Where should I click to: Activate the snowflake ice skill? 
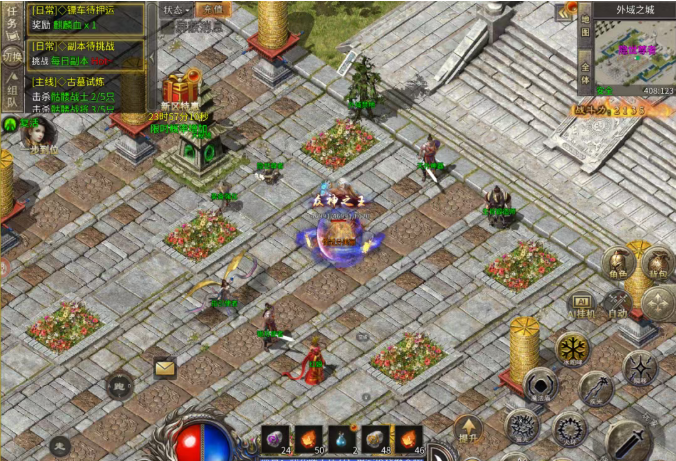pyautogui.click(x=573, y=350)
